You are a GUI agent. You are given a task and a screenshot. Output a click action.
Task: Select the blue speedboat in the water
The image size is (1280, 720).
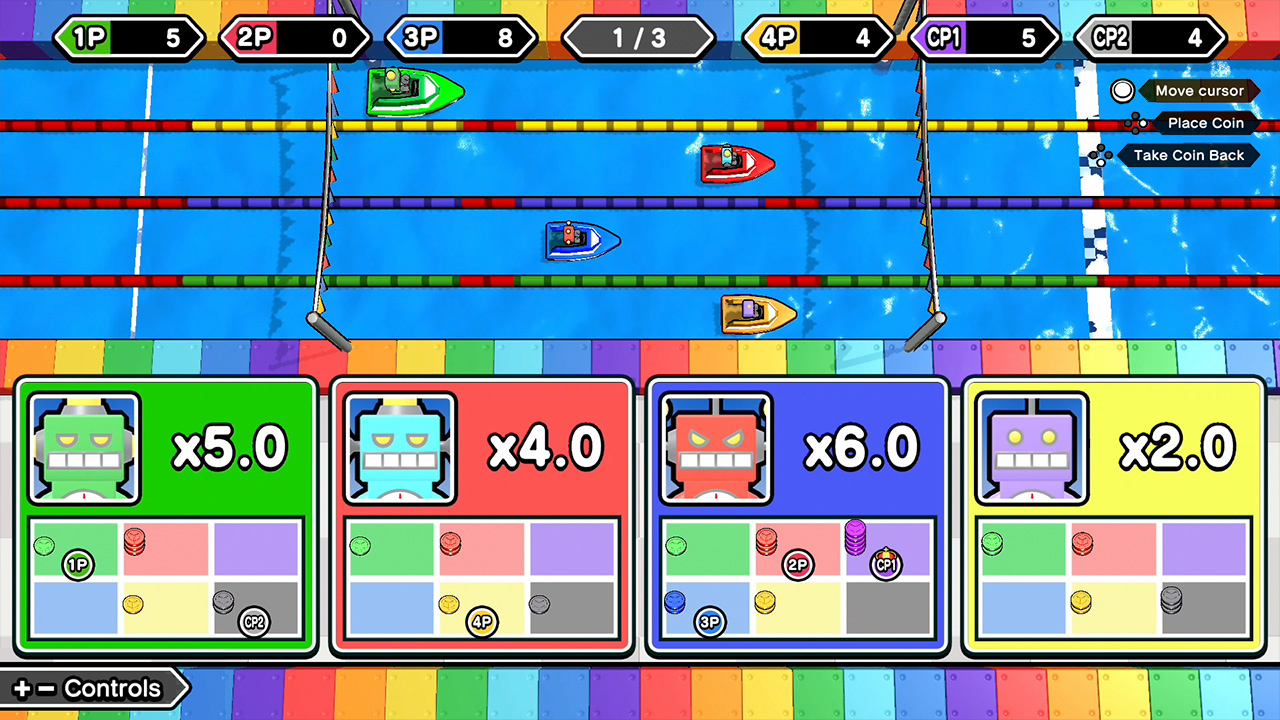pyautogui.click(x=583, y=241)
